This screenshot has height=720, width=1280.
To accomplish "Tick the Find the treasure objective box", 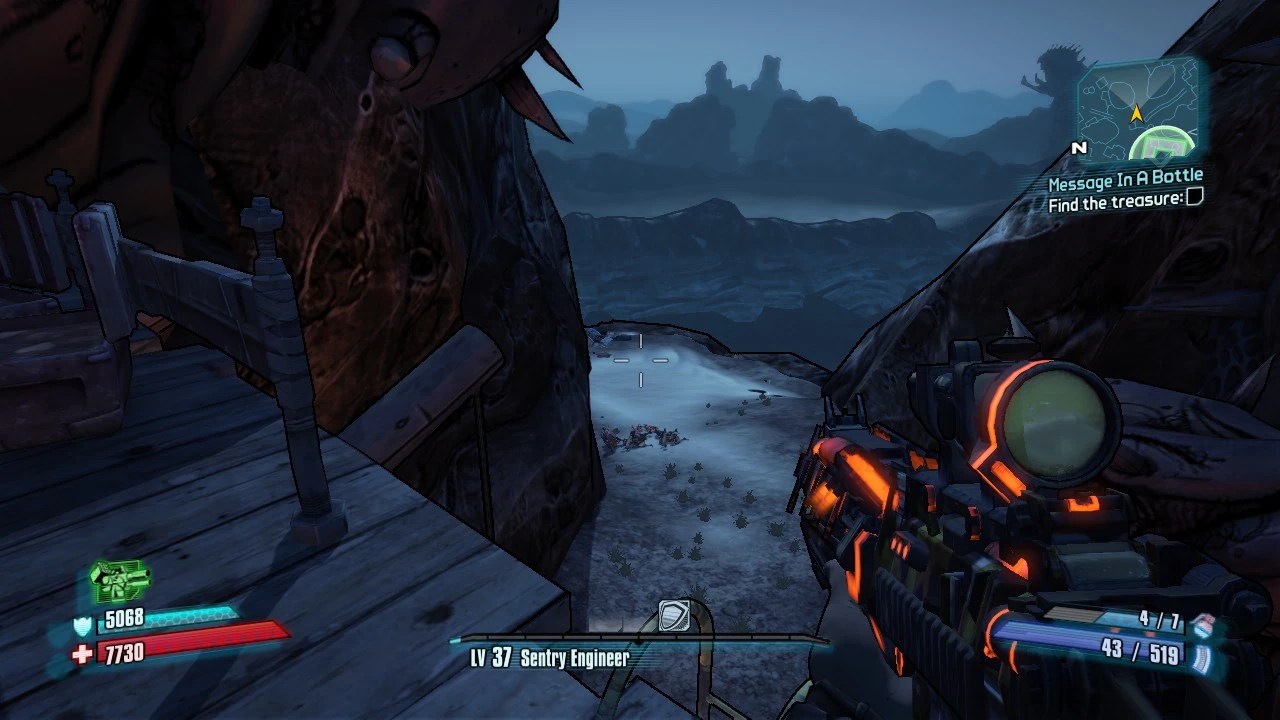I will click(1193, 200).
